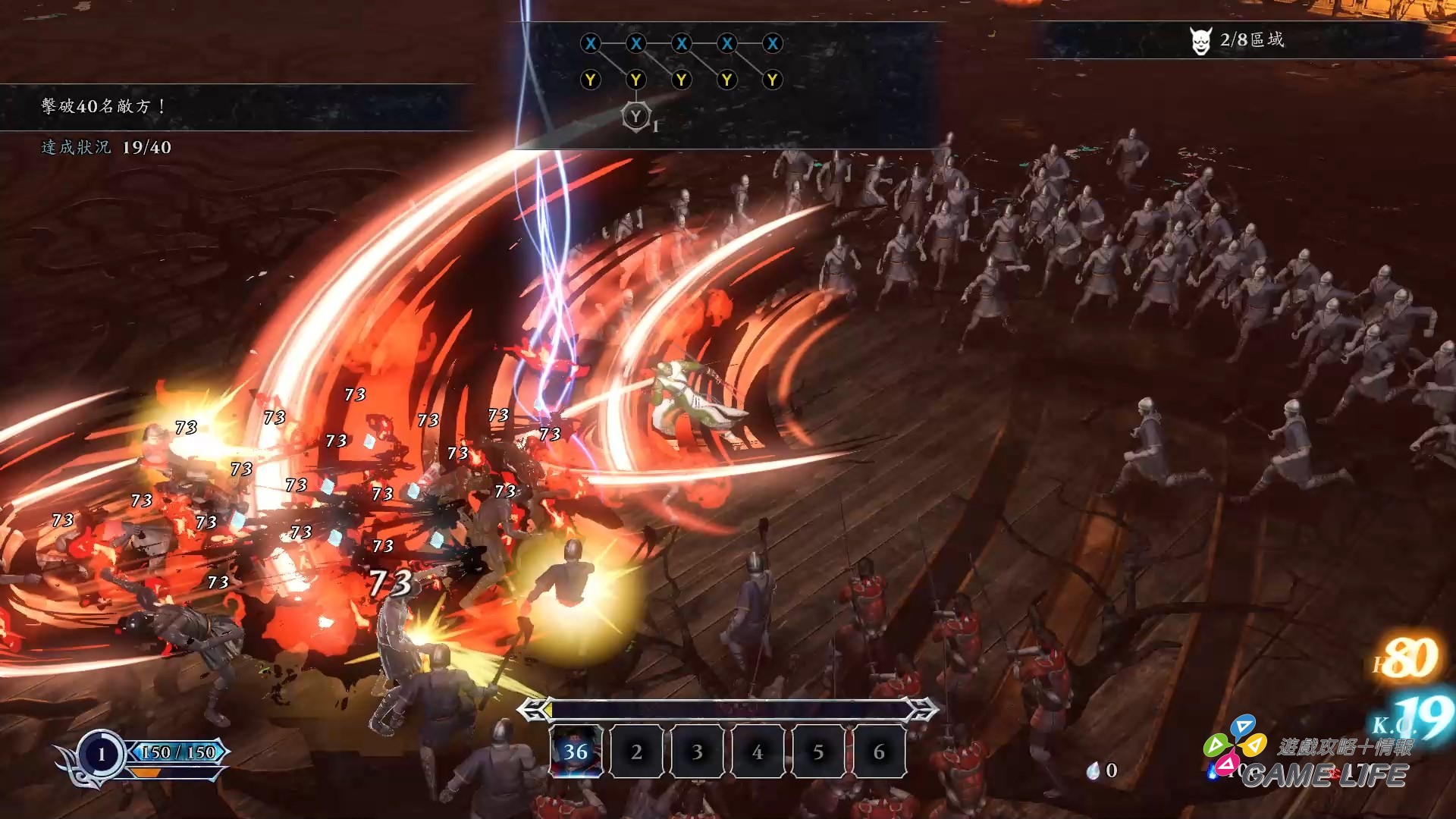Click the player level 1 badge

pyautogui.click(x=102, y=754)
